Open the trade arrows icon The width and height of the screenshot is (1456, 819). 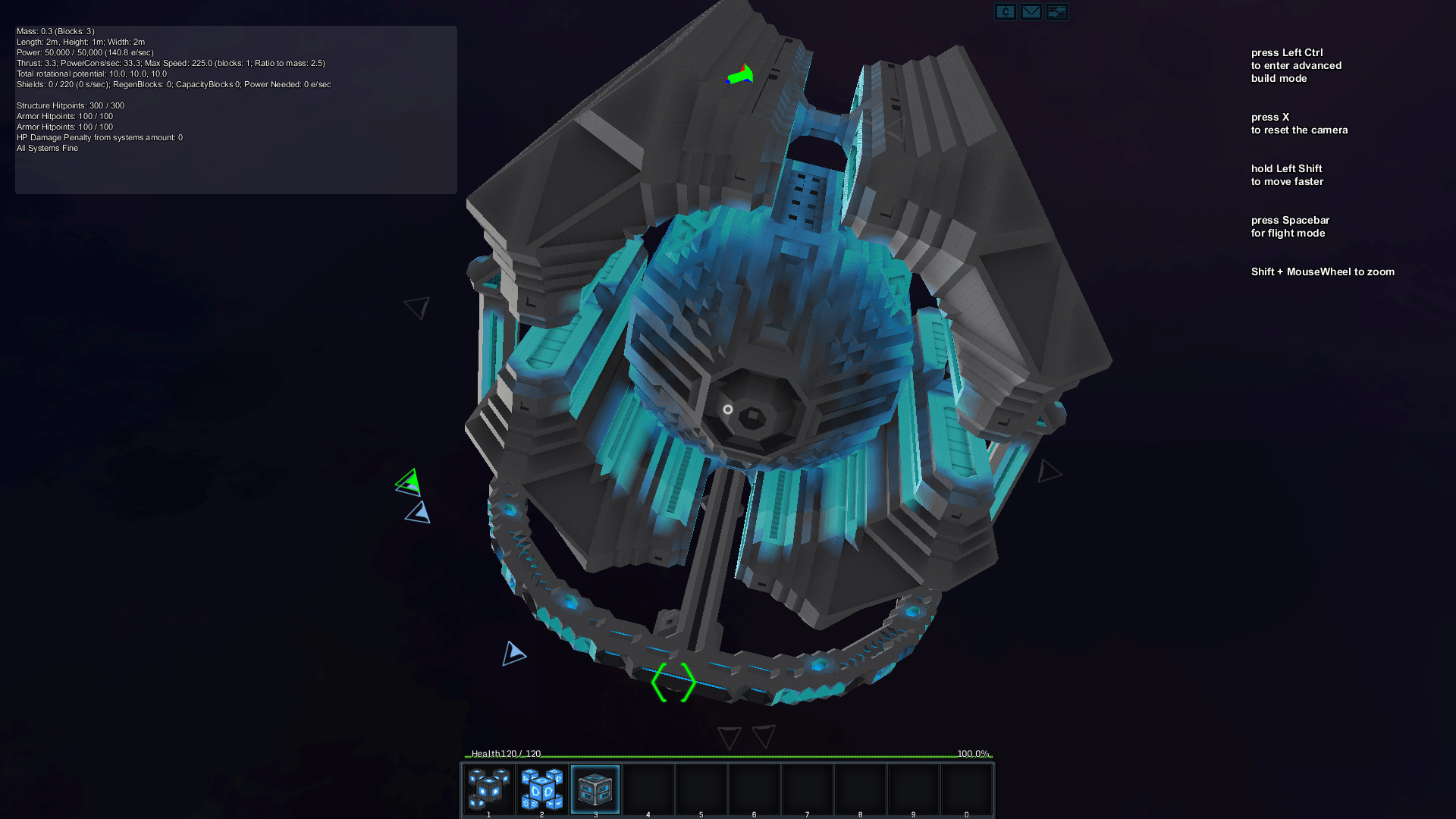[1057, 11]
